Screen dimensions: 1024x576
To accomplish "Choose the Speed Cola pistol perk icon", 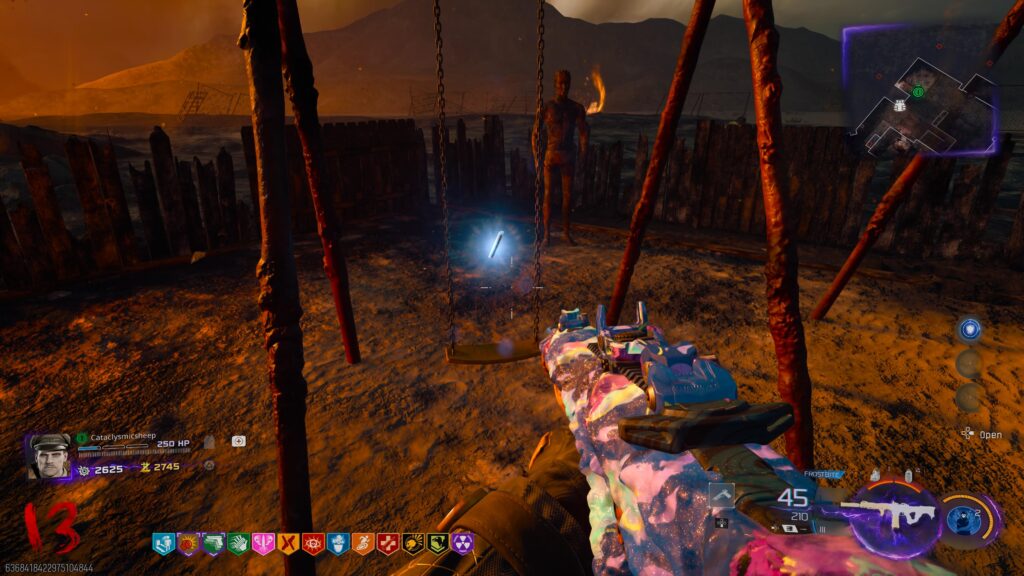I will coord(213,544).
